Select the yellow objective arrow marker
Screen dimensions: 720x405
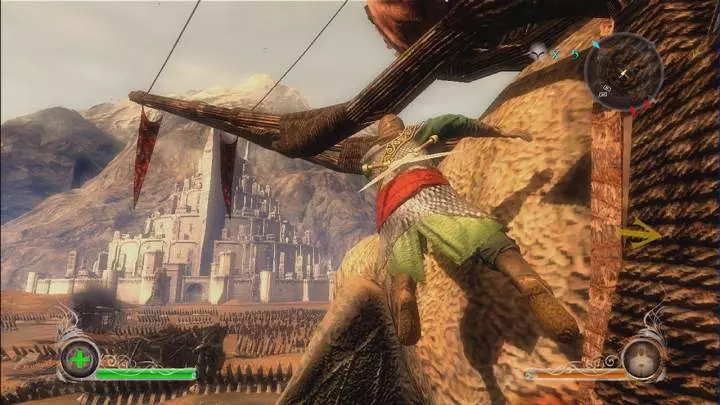[640, 236]
